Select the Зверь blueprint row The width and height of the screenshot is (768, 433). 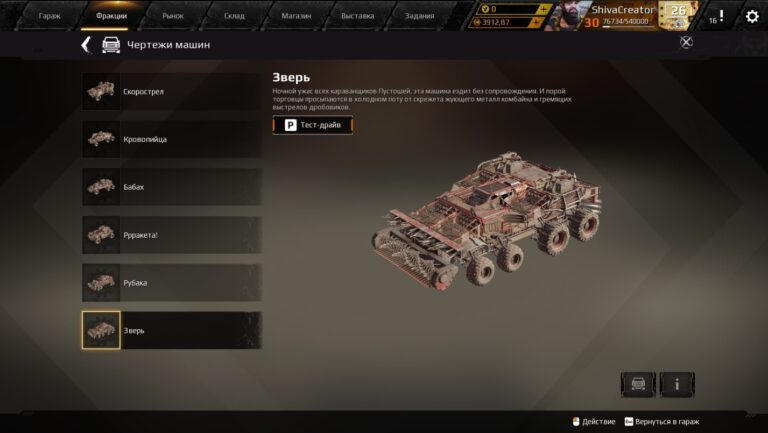[171, 330]
